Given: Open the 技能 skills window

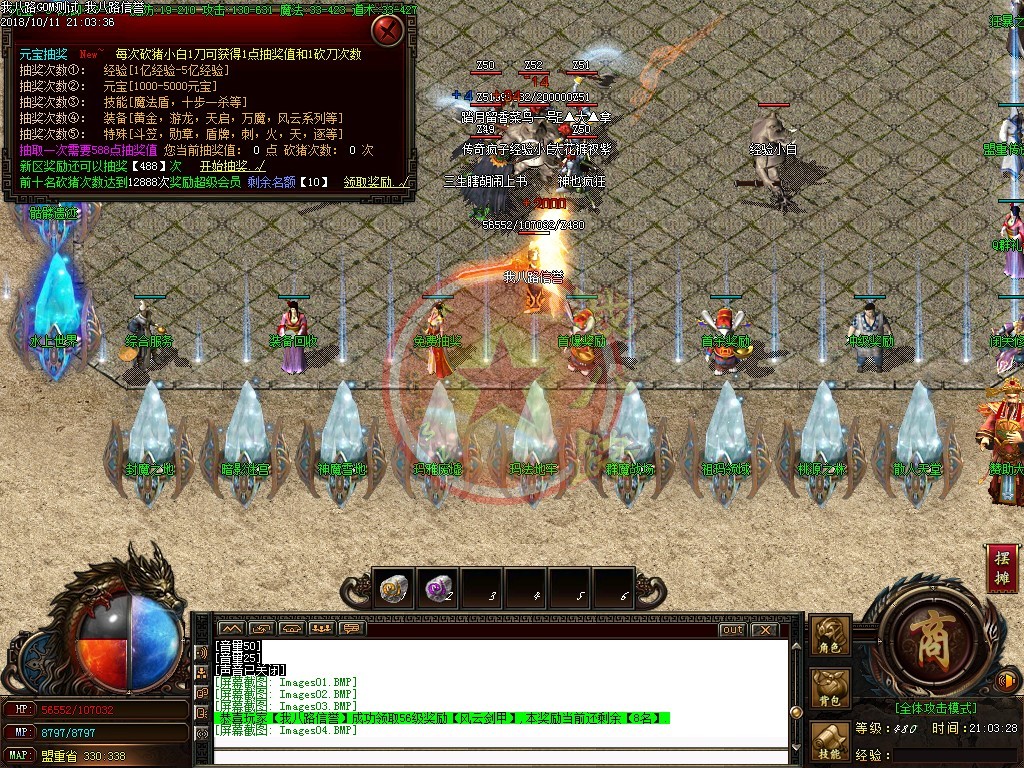Looking at the screenshot, I should pyautogui.click(x=831, y=741).
